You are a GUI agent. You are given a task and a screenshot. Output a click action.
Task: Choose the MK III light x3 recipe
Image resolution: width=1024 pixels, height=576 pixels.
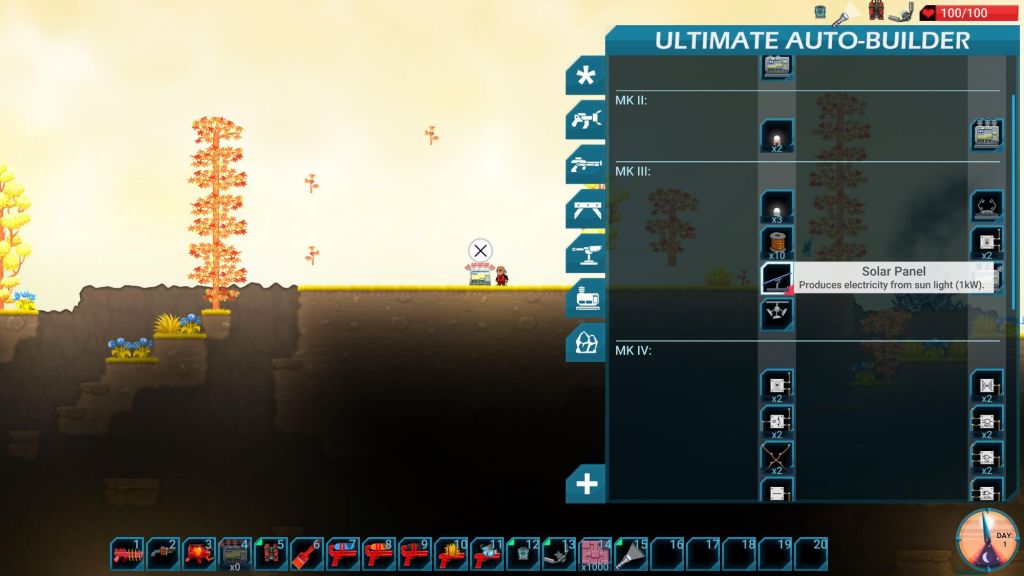pyautogui.click(x=777, y=206)
